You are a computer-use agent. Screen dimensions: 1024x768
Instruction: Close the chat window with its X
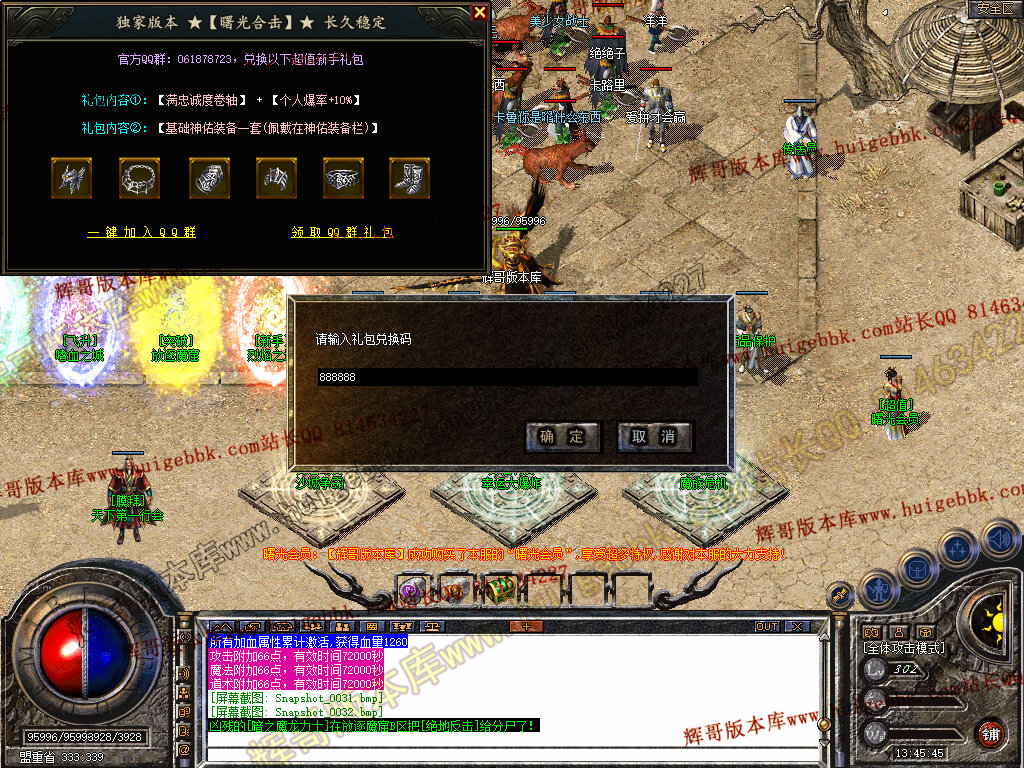tap(796, 627)
